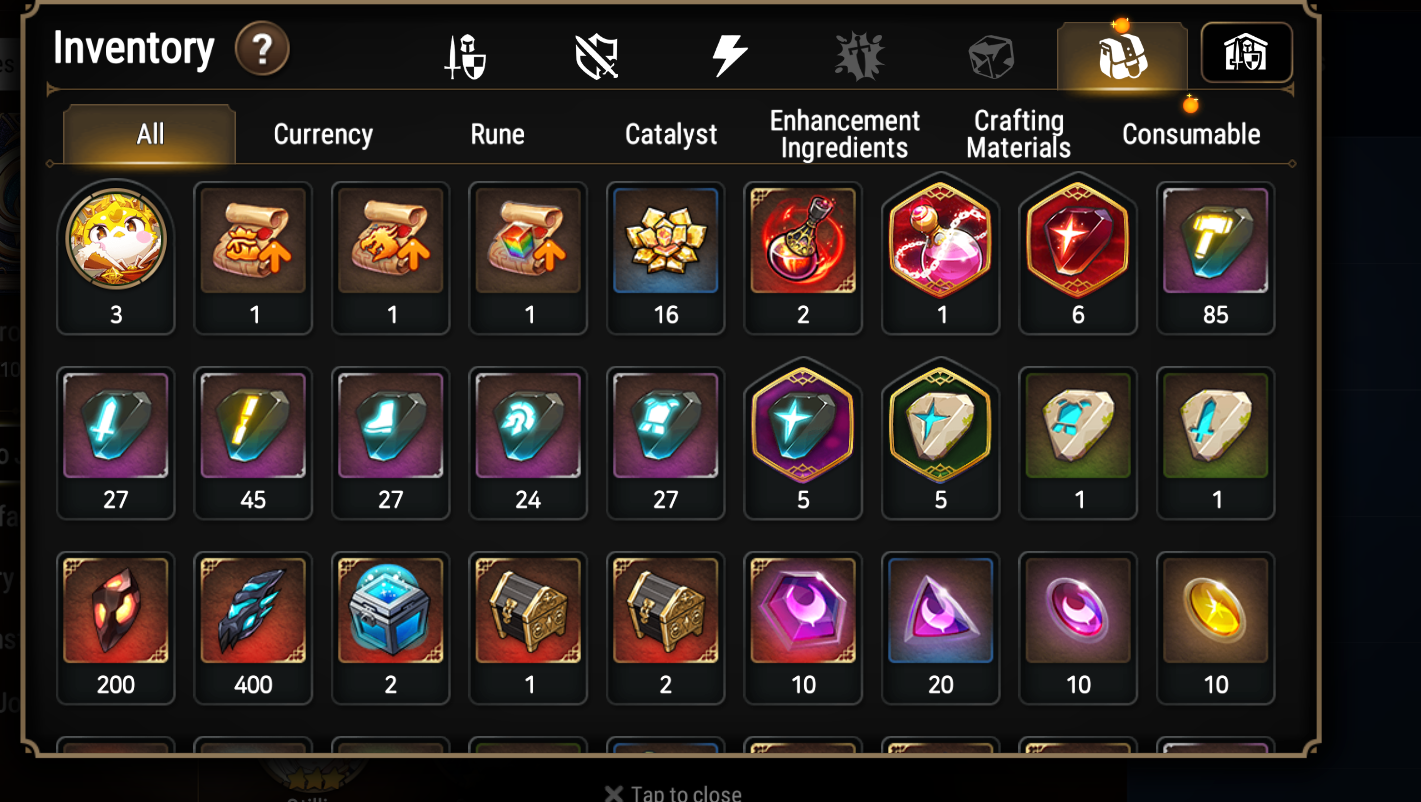Select the dice cube category icon
The image size is (1421, 802).
pos(989,53)
